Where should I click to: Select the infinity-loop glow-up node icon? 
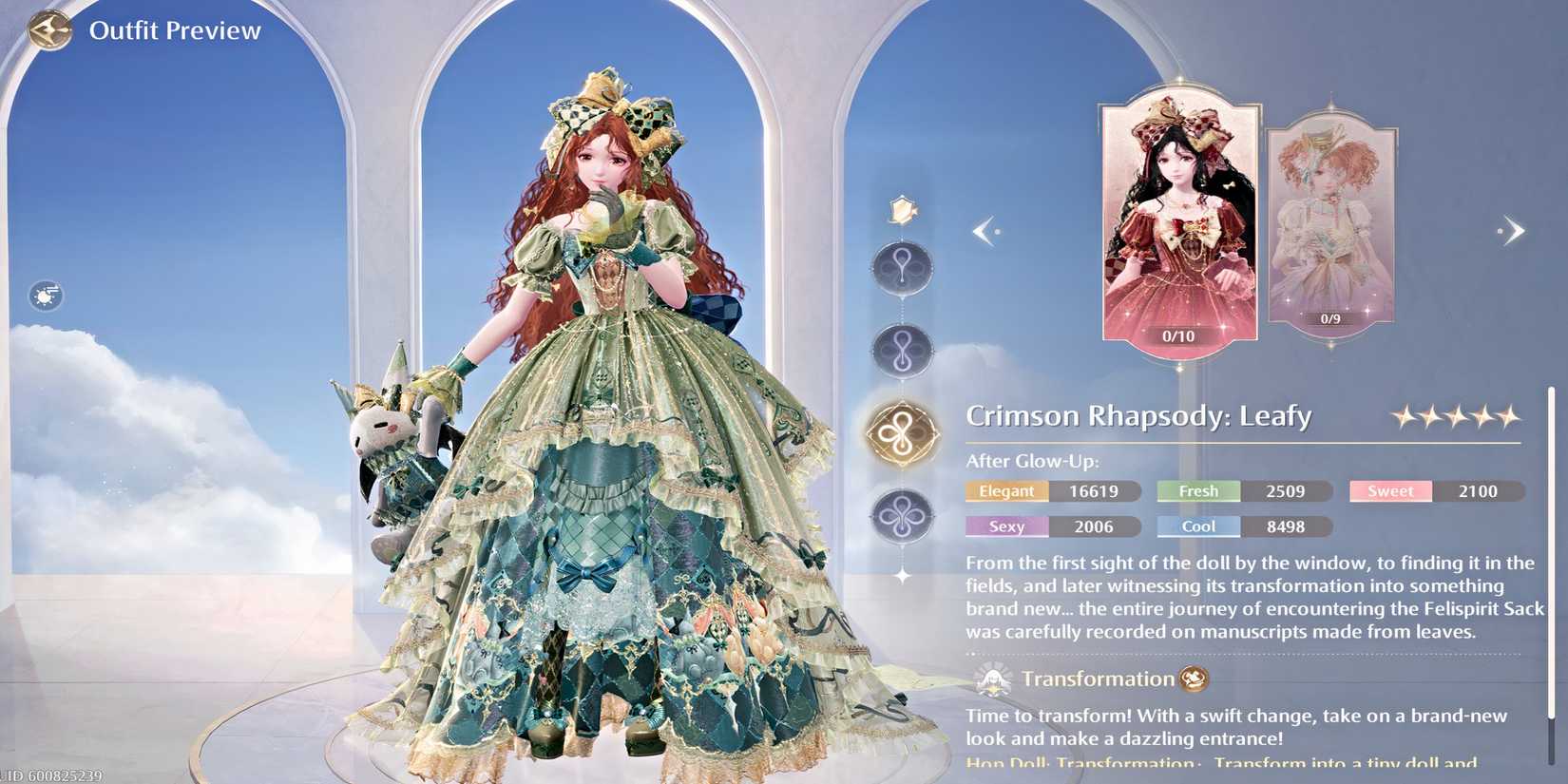(x=901, y=348)
